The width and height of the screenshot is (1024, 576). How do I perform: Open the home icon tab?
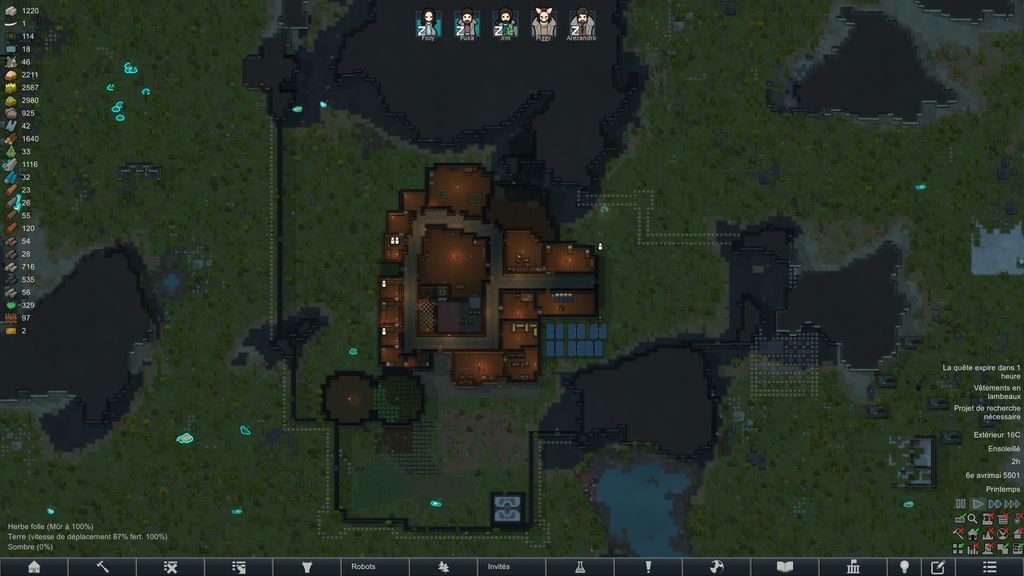(34, 567)
